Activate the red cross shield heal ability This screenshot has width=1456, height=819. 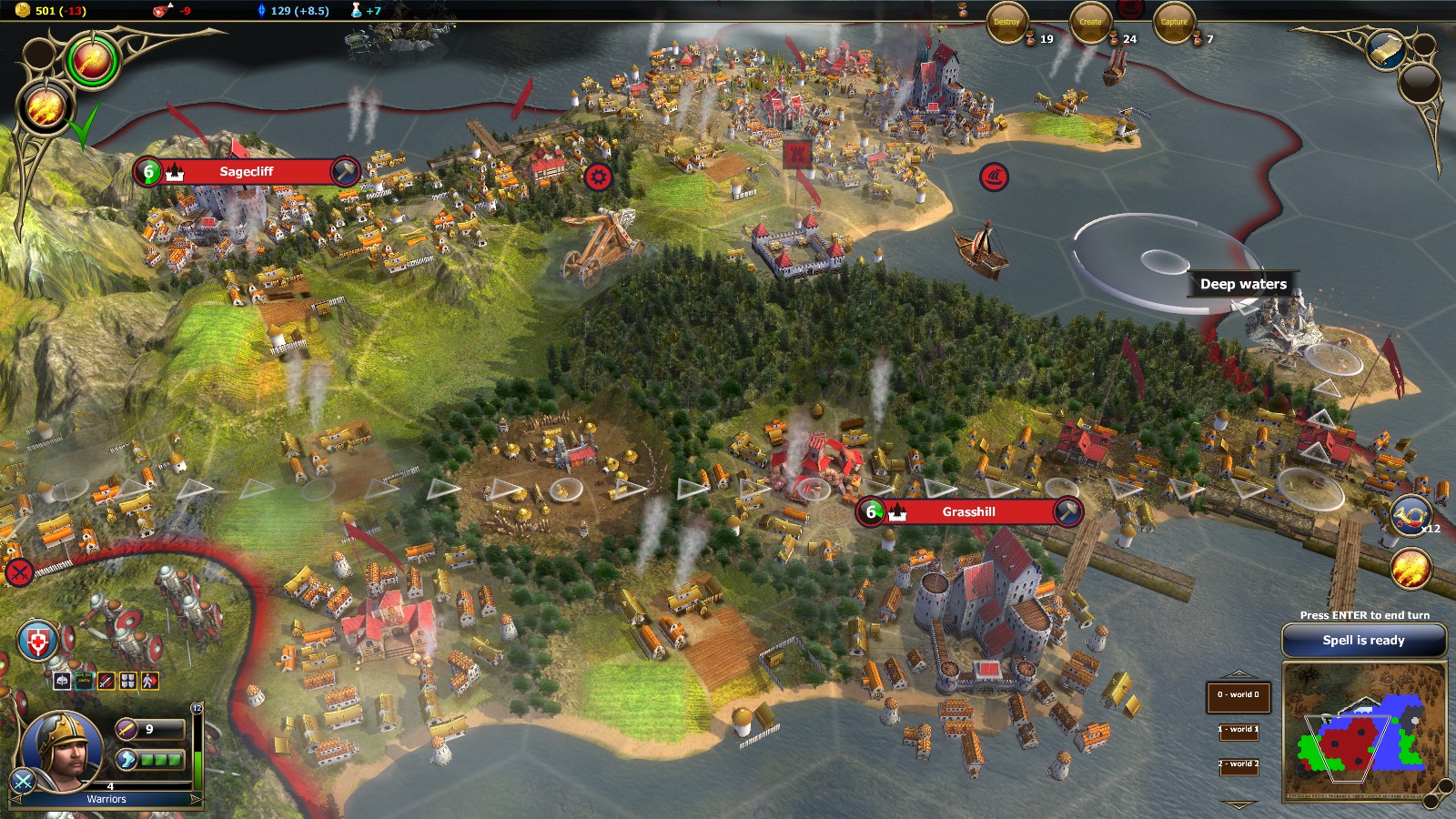tap(37, 642)
